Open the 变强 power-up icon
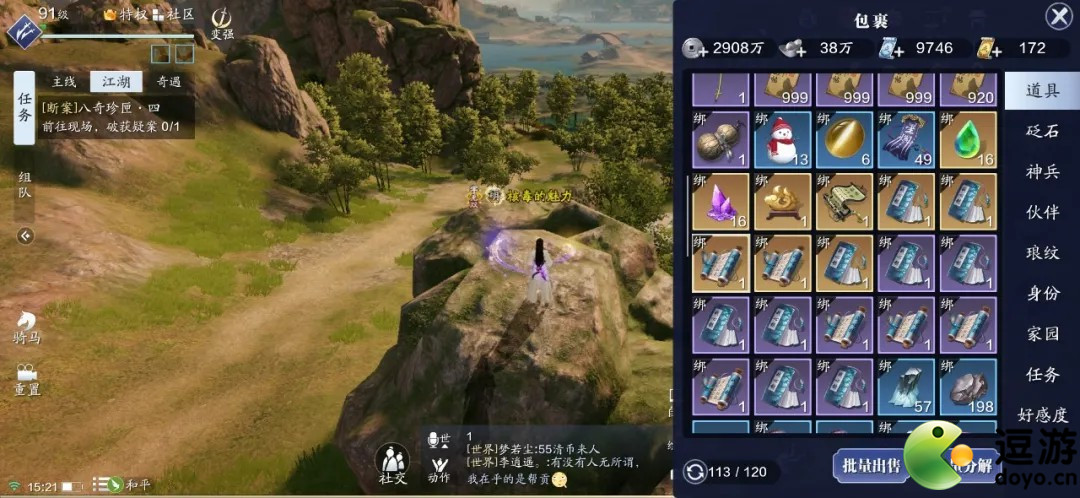The height and width of the screenshot is (498, 1080). 222,22
